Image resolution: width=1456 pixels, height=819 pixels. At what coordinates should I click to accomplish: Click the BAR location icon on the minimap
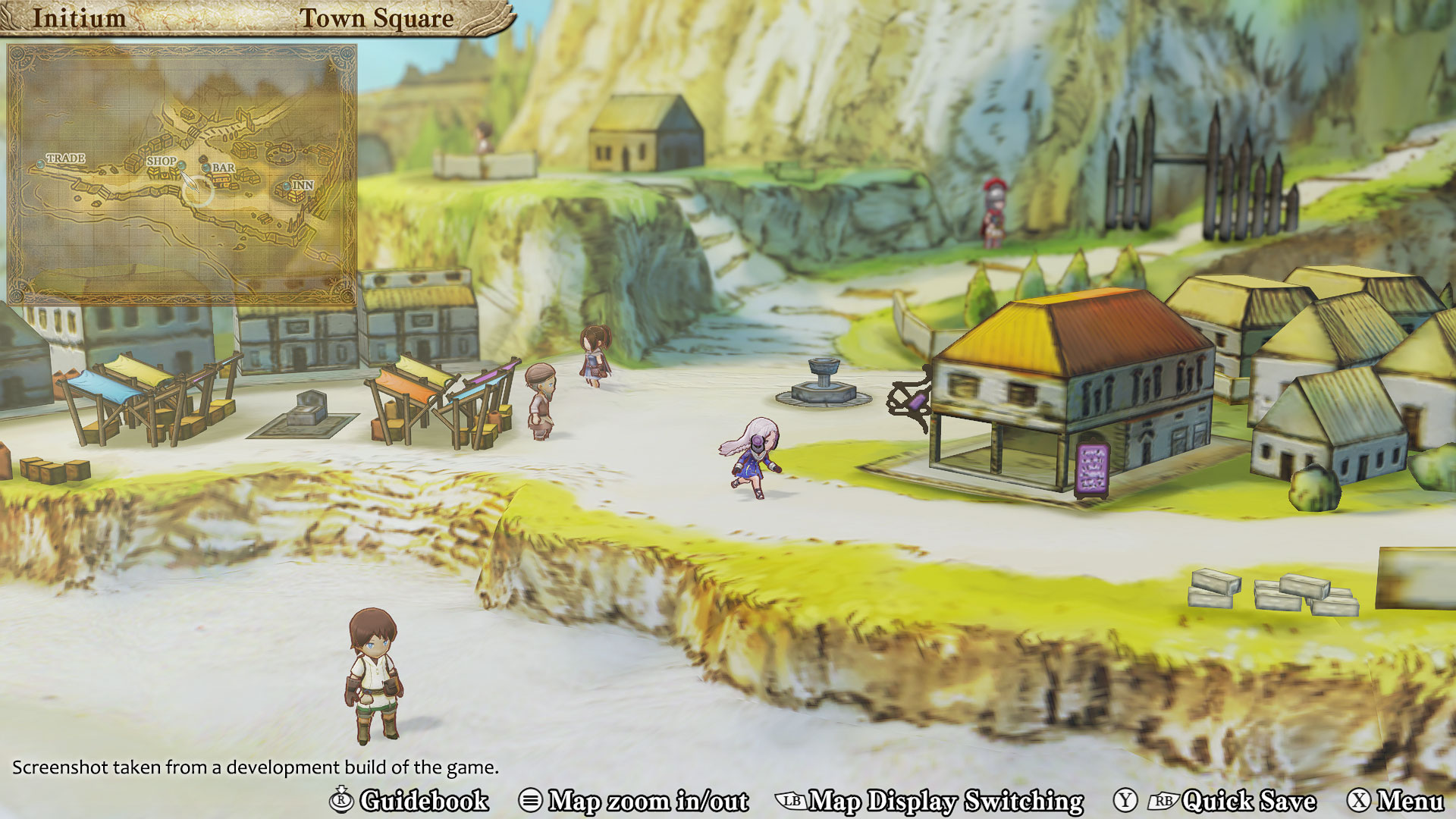pos(206,169)
